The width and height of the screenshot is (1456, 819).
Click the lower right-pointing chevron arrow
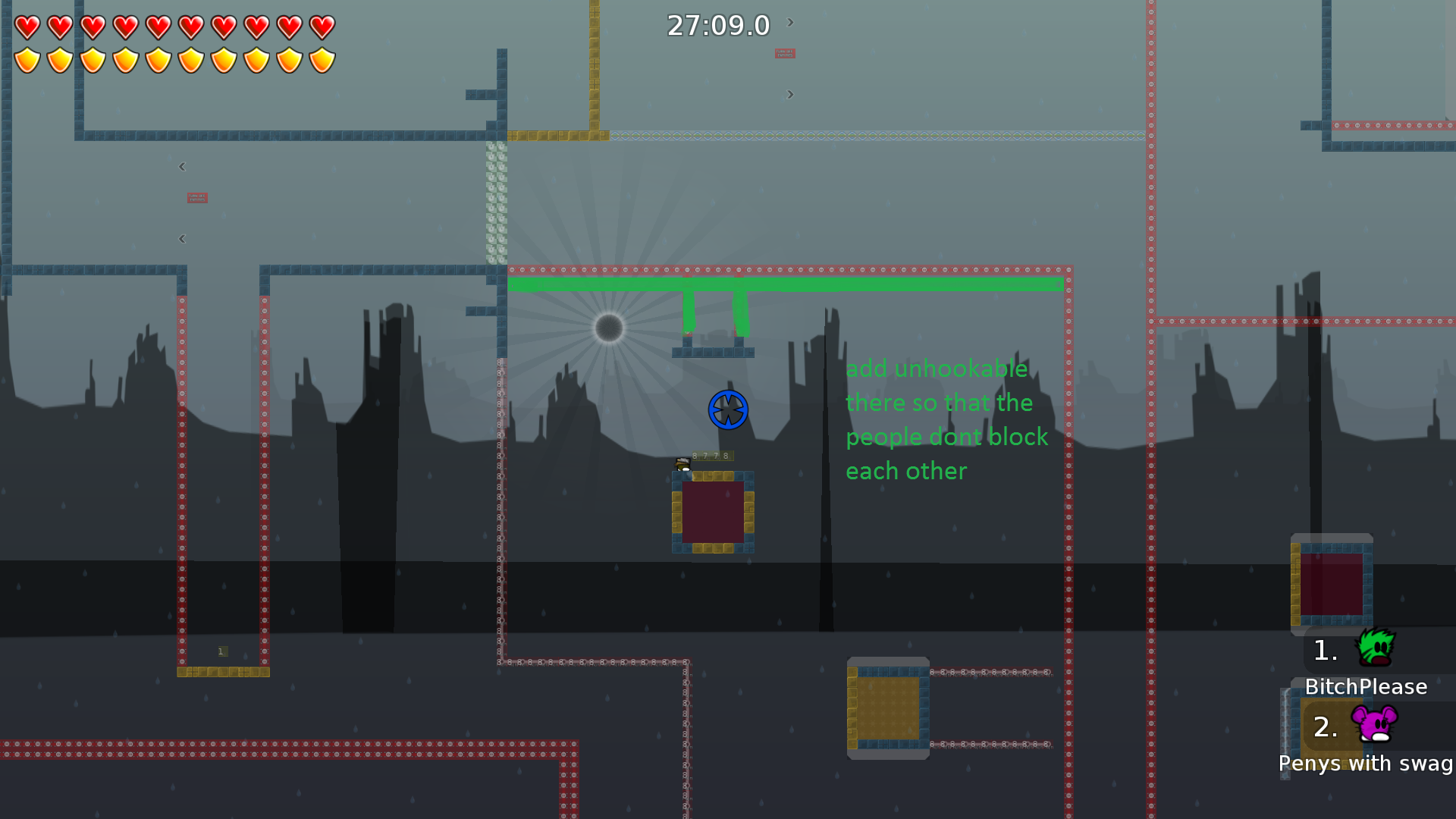coord(790,95)
